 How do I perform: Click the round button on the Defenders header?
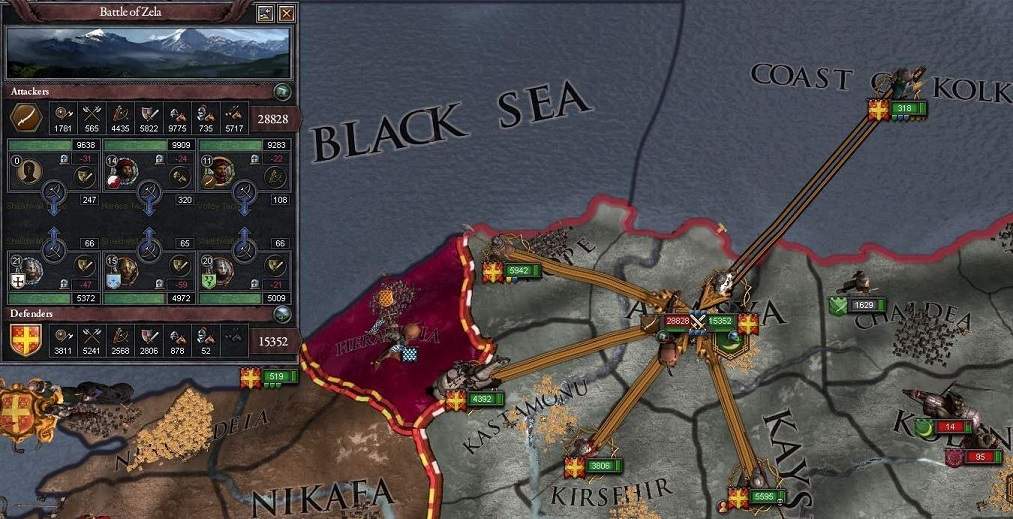[283, 313]
